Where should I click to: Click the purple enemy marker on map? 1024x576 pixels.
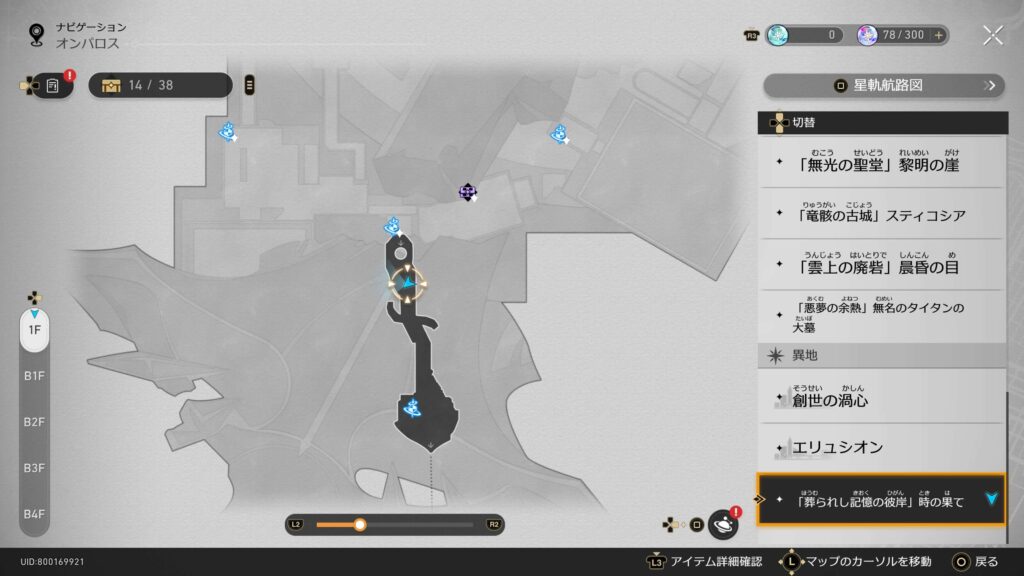tap(467, 191)
